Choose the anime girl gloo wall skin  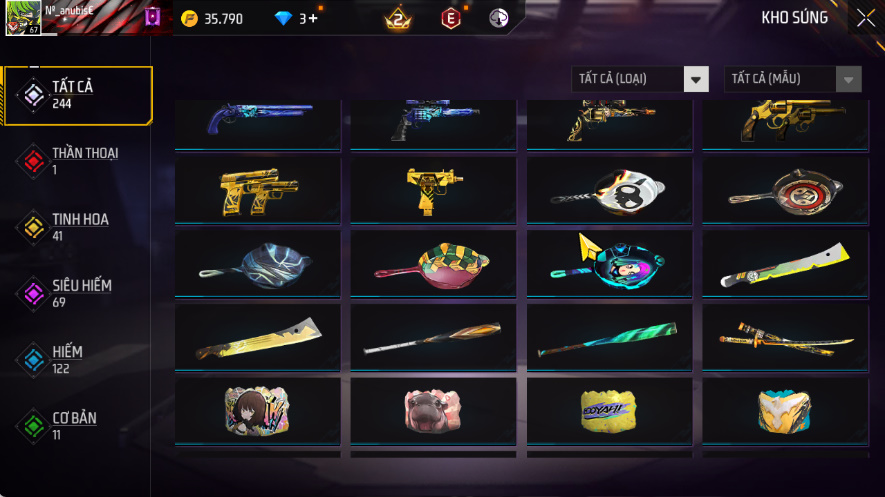(257, 410)
